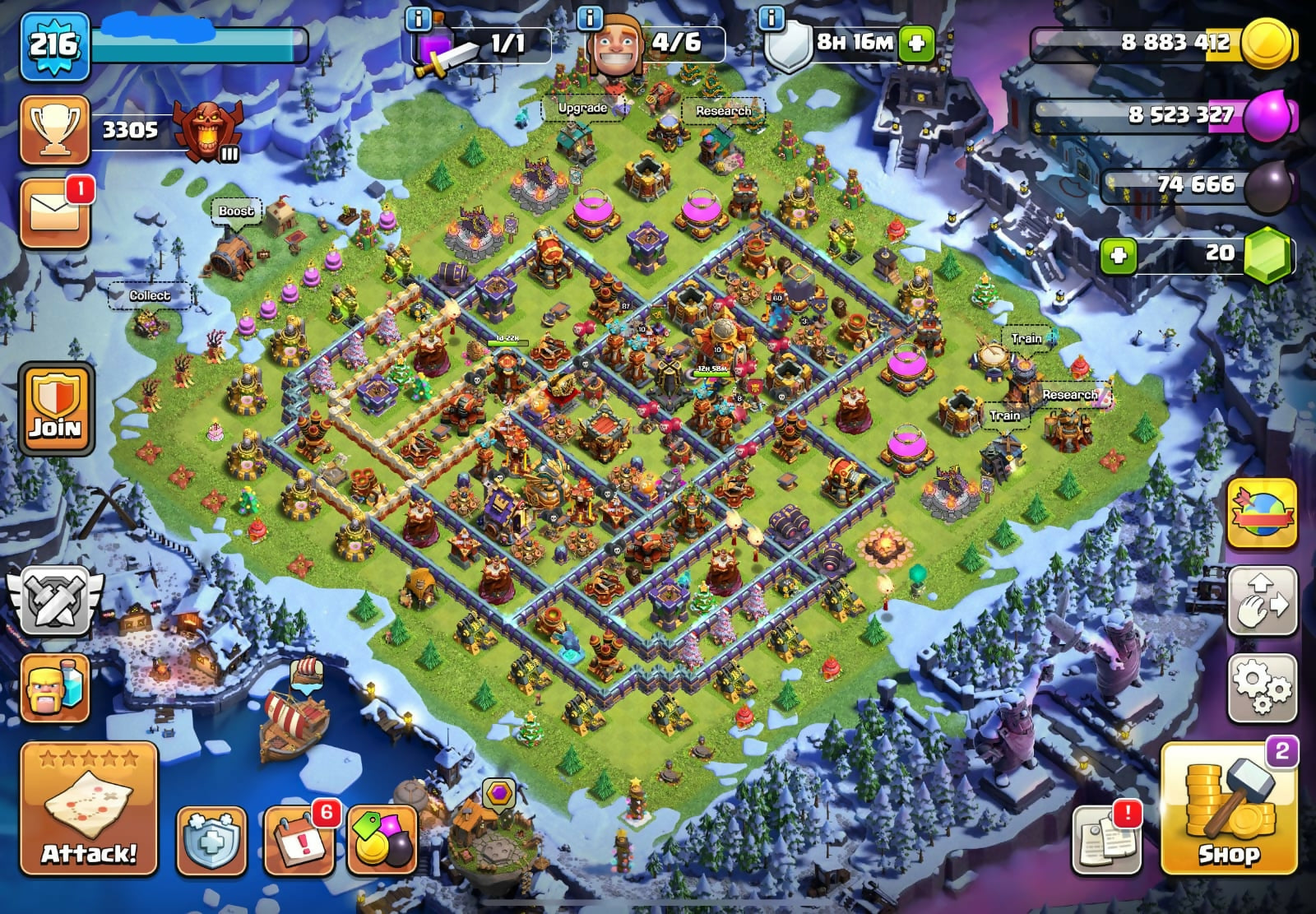Buy more gems with green plus
This screenshot has width=1316, height=914.
click(1119, 256)
